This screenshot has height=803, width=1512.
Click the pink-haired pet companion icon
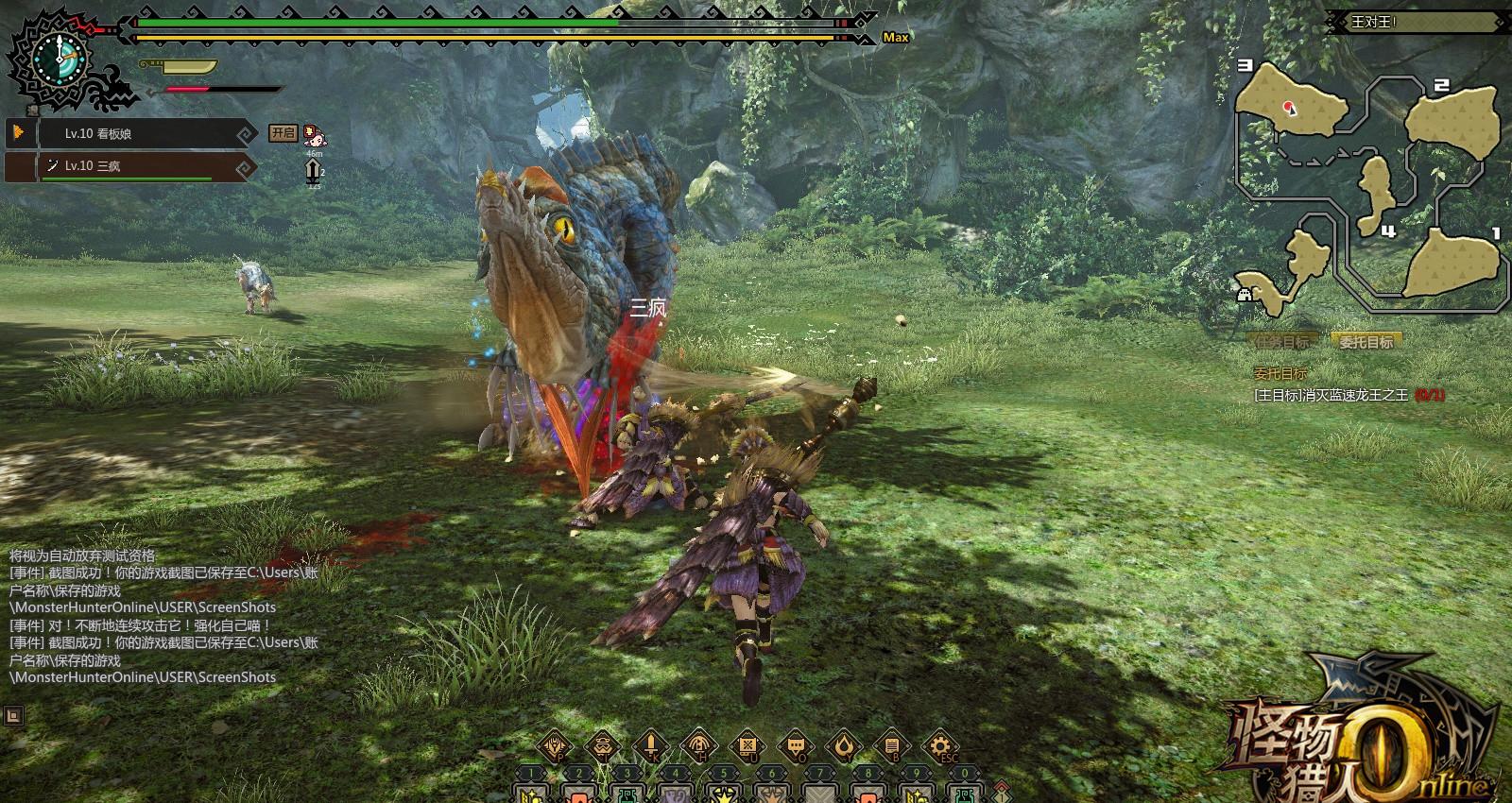[315, 136]
